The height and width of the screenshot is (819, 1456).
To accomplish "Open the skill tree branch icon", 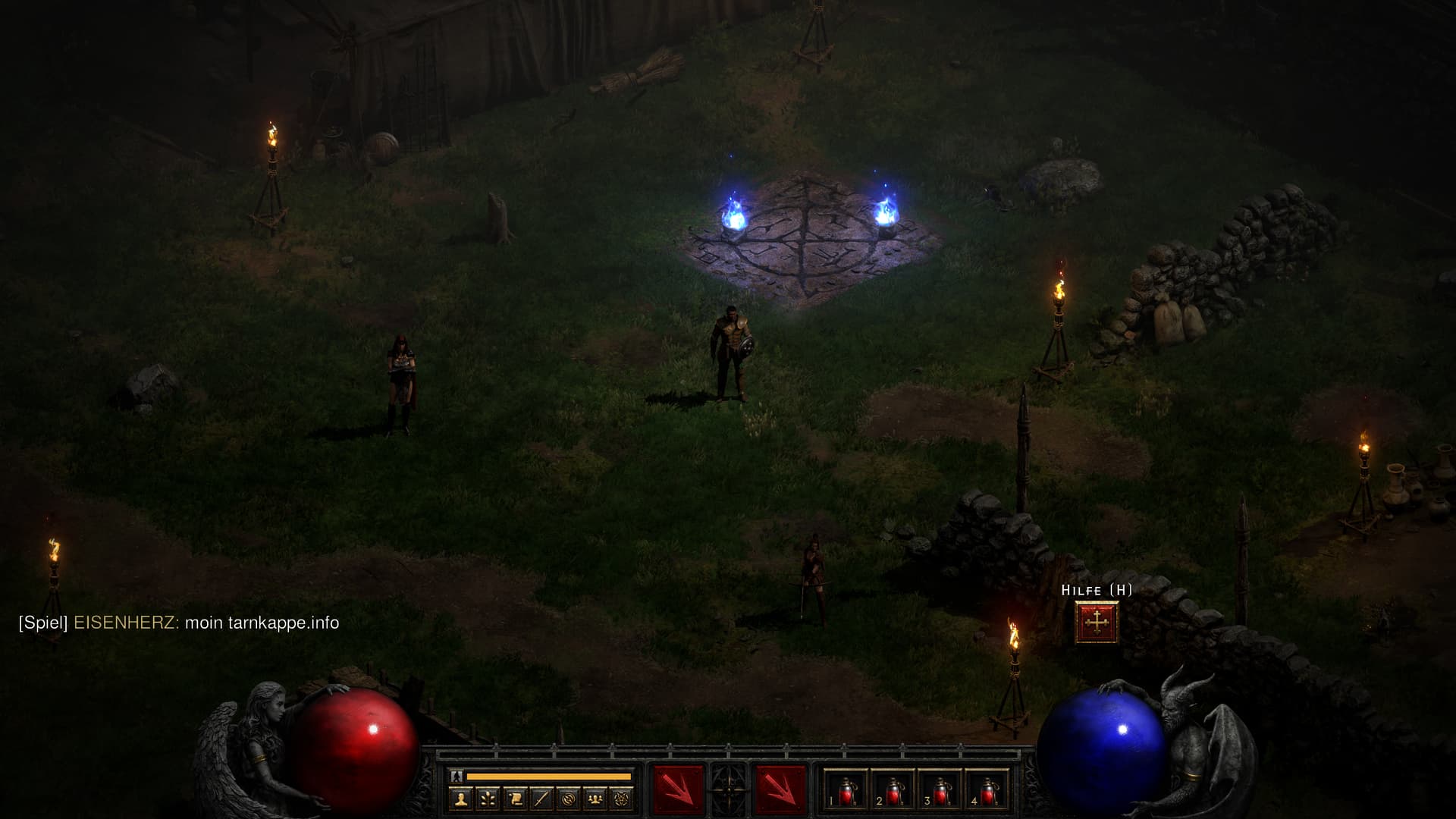I will click(488, 799).
